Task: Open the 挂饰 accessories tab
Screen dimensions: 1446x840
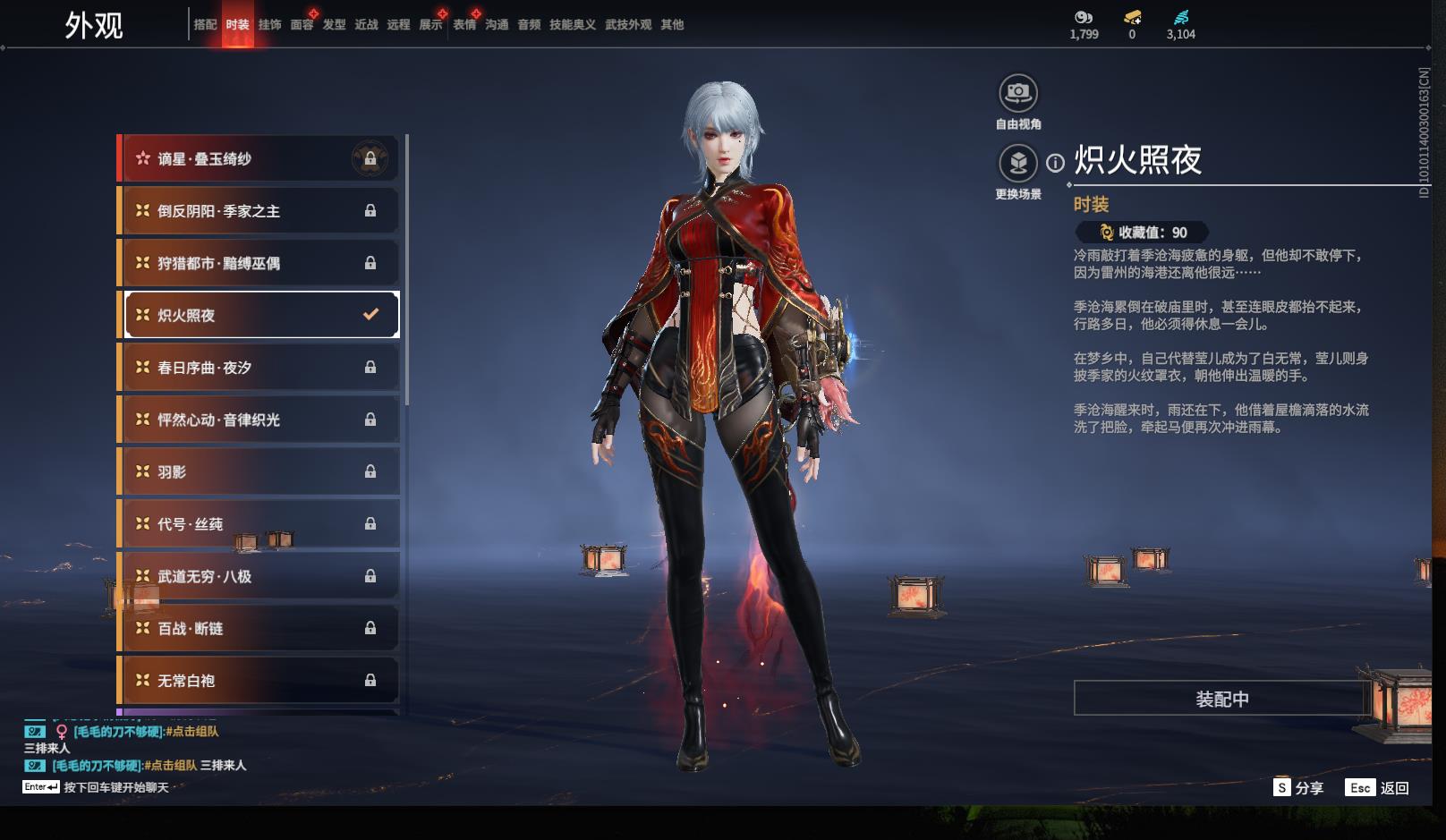Action: pyautogui.click(x=269, y=25)
